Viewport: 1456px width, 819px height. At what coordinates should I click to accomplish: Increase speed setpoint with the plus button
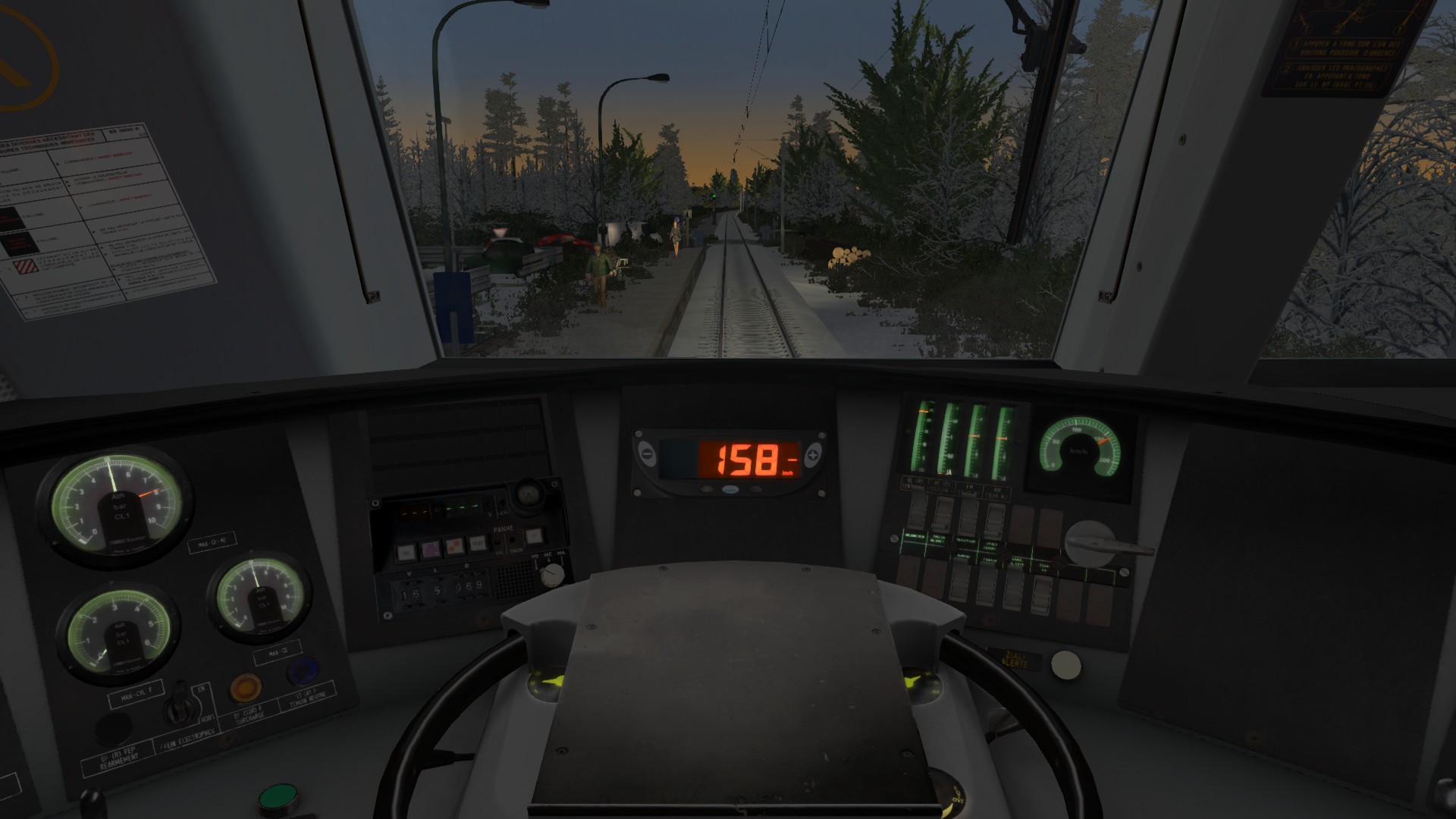812,455
